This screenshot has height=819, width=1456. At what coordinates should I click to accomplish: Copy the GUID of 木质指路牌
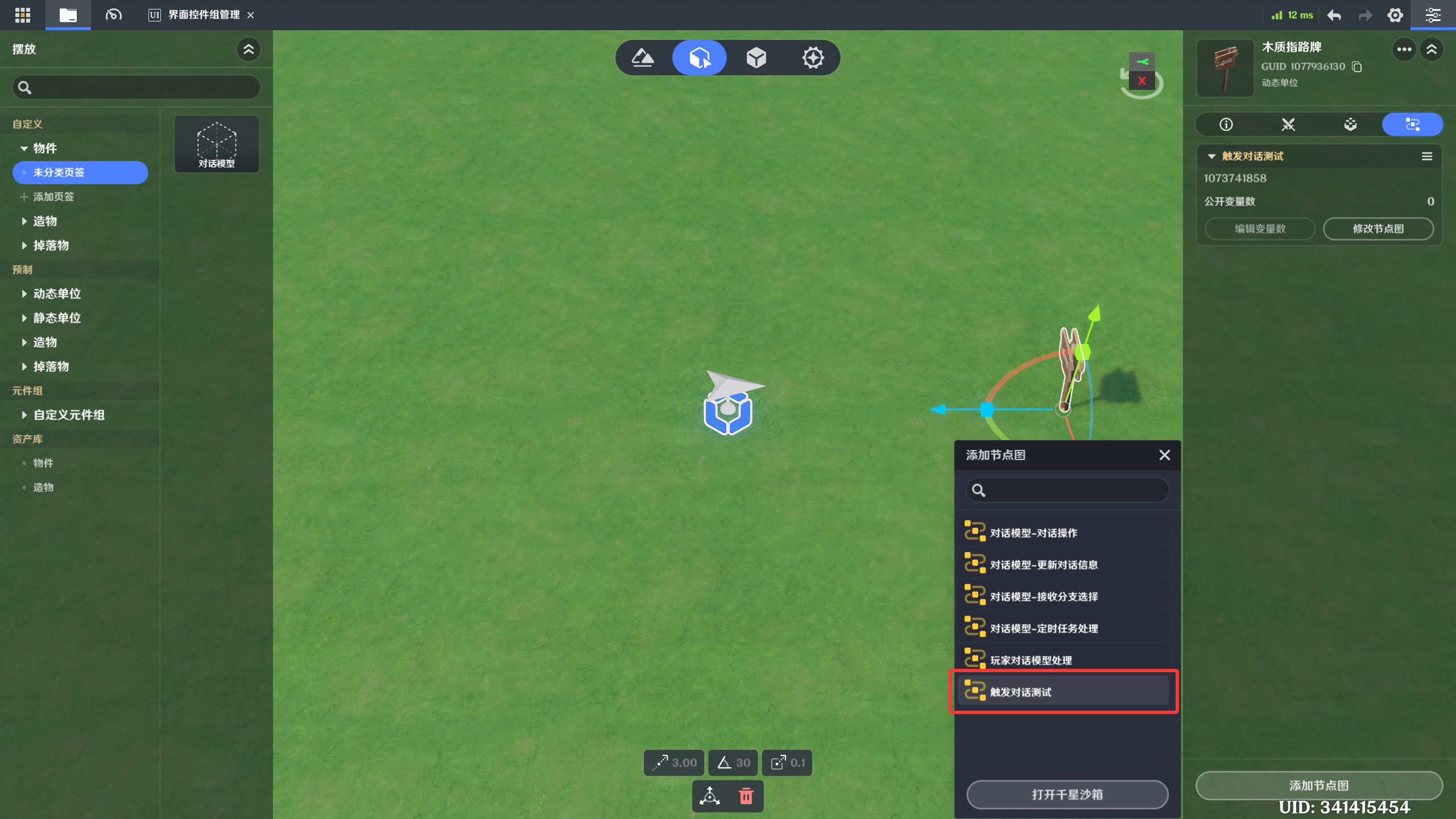point(1357,67)
